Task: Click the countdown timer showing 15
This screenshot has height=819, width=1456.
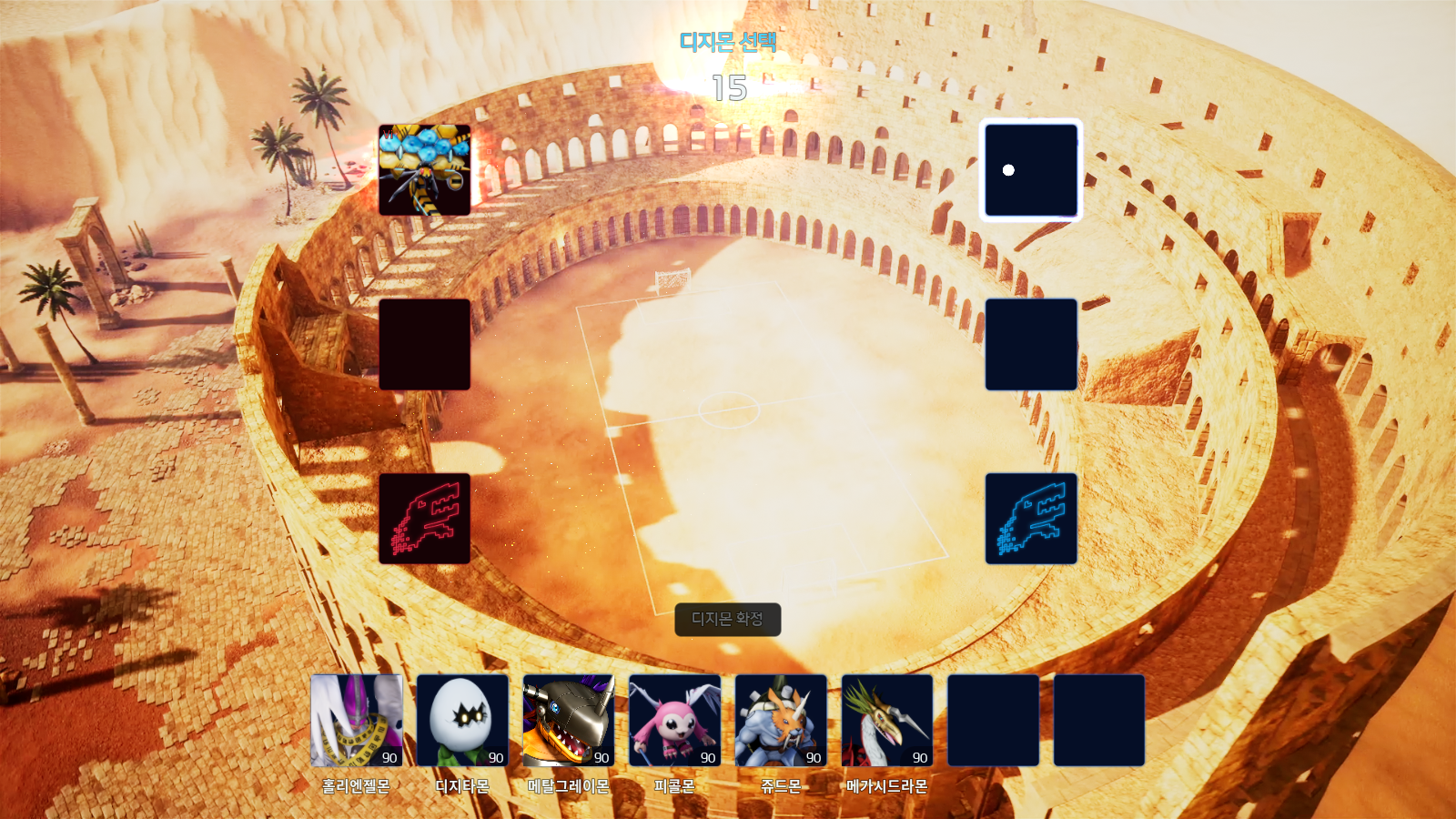Action: [728, 88]
